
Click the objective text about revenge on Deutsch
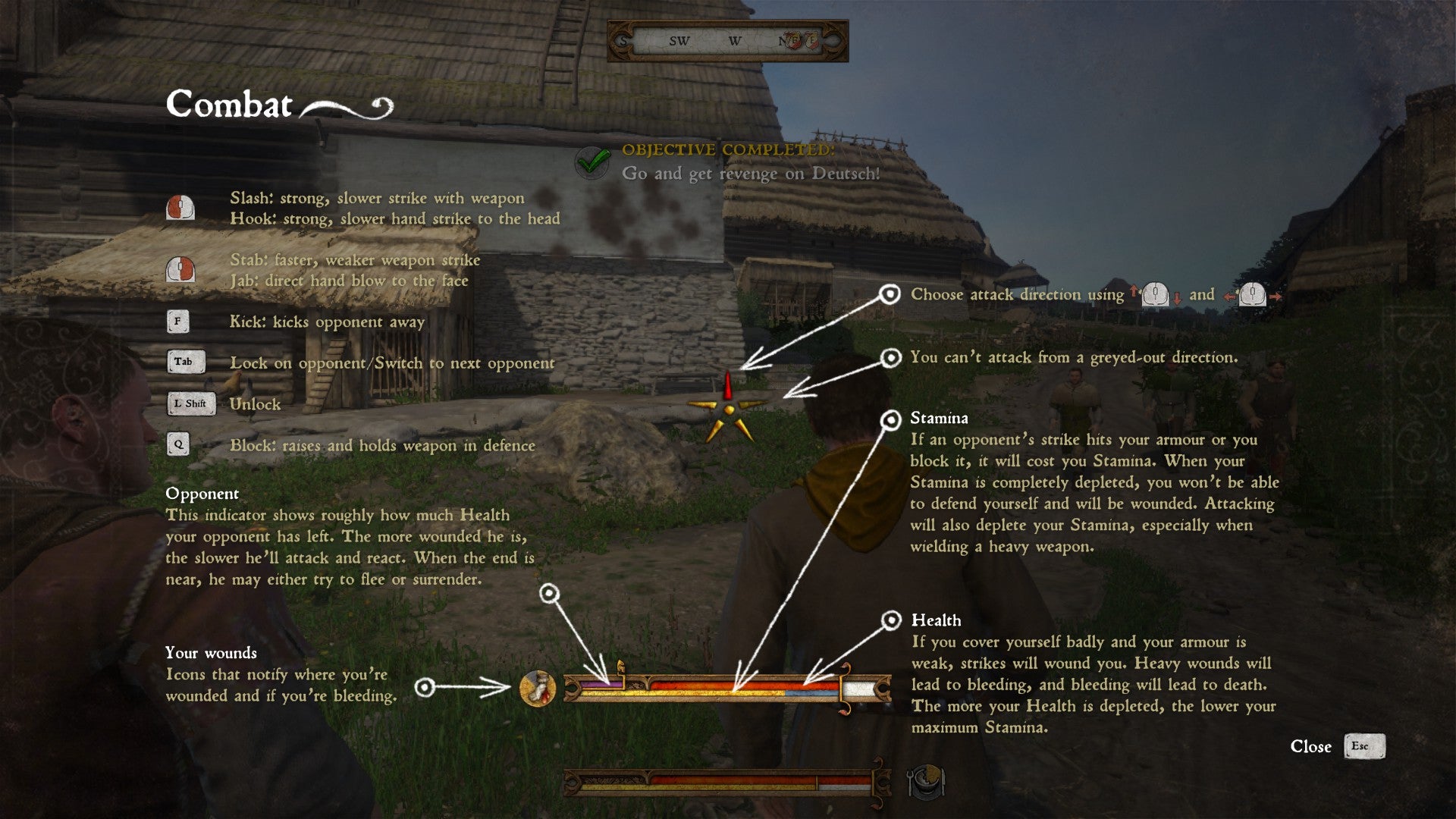749,173
